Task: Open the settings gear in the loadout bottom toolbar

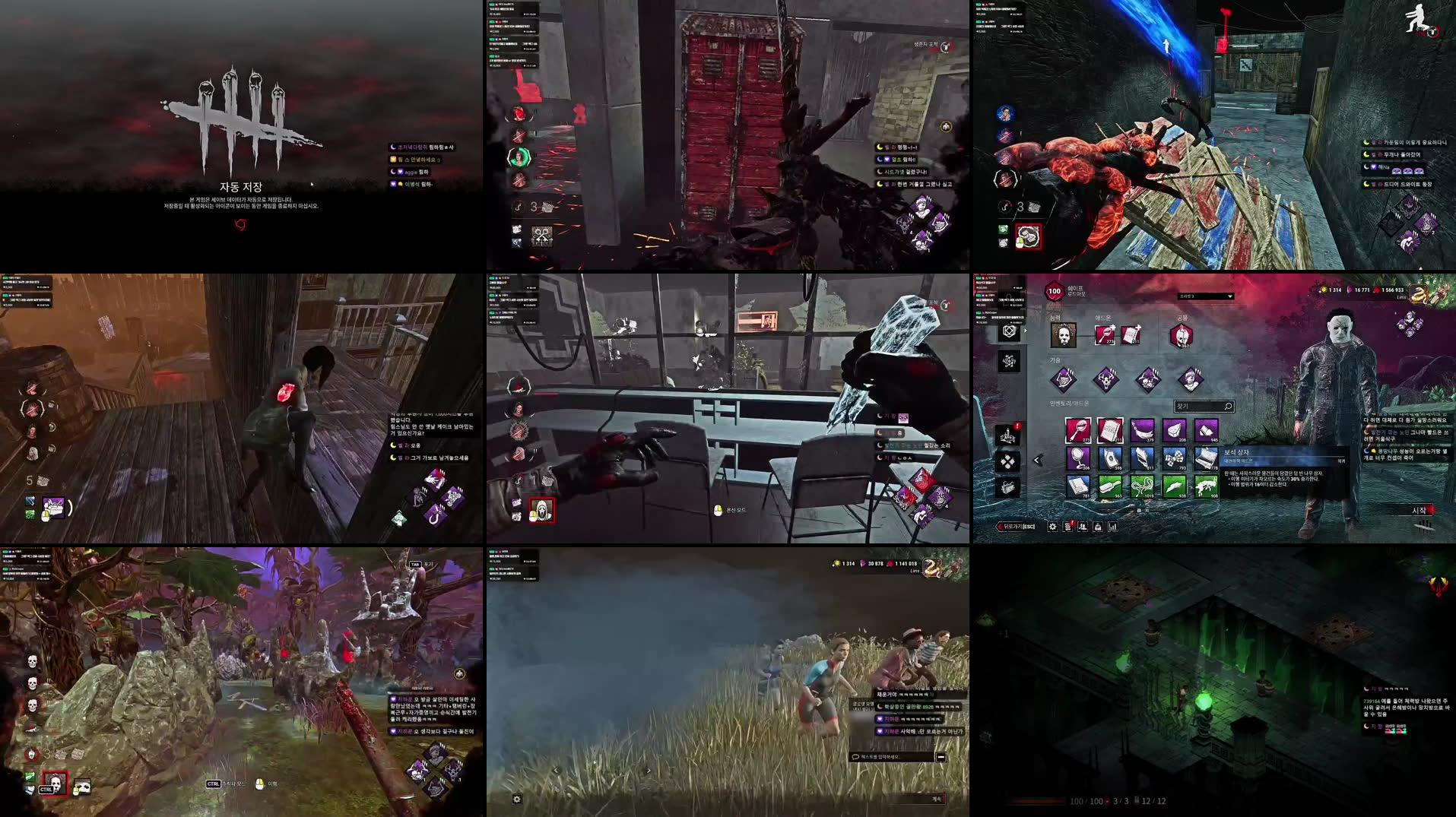Action: pyautogui.click(x=1052, y=527)
